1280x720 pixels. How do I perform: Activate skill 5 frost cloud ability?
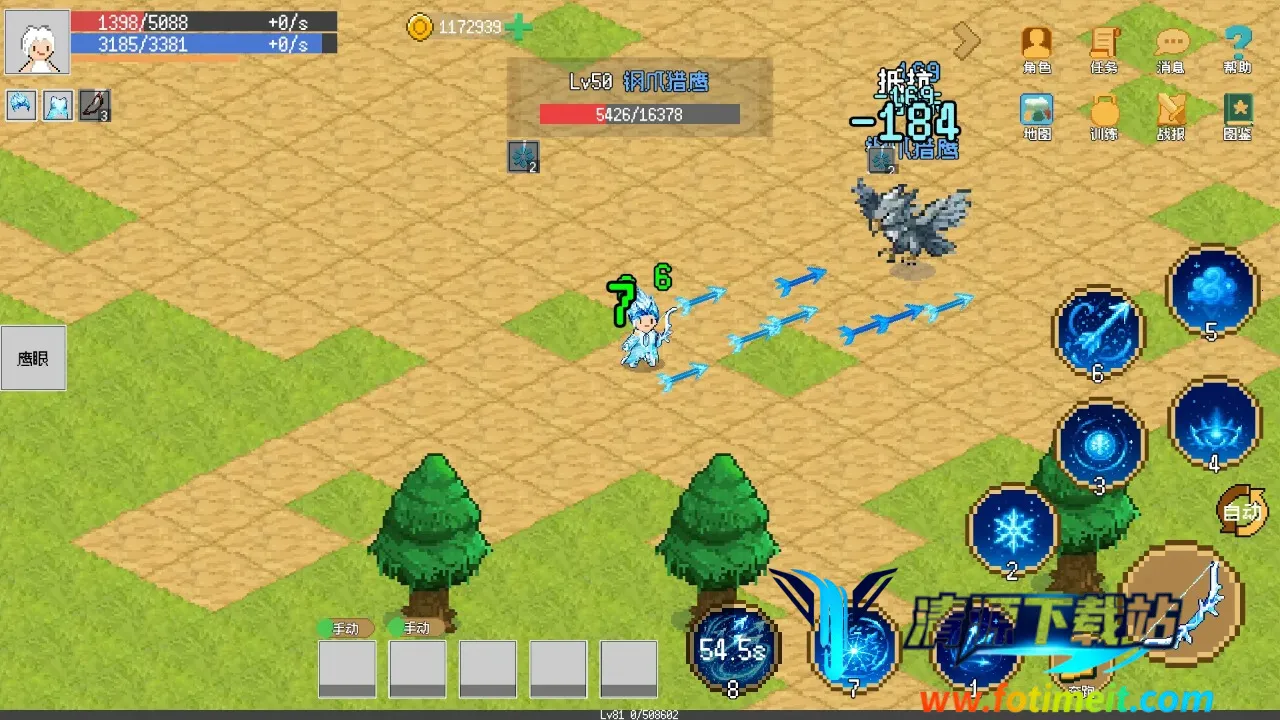[x=1212, y=291]
